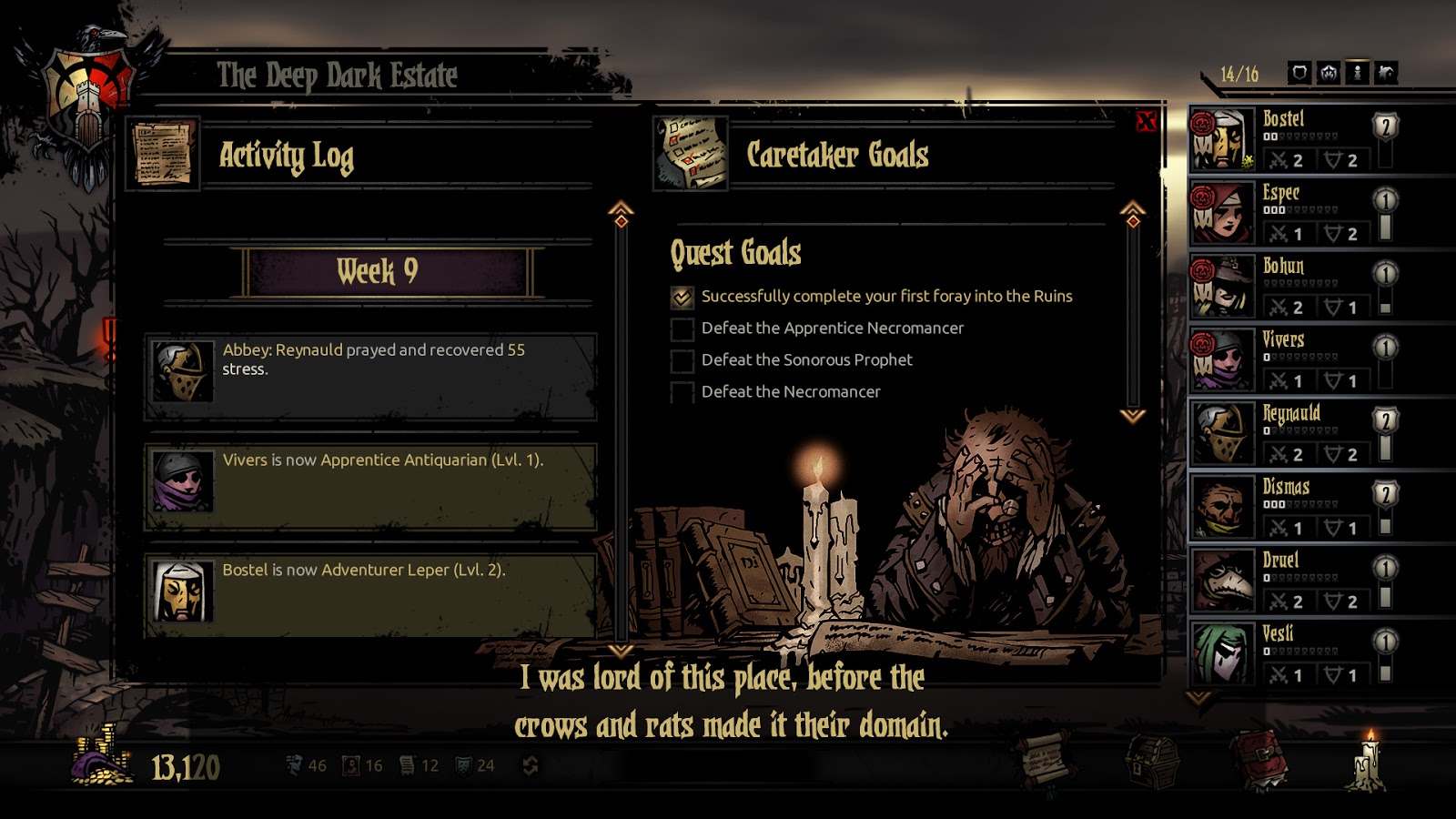Pick Vivers in the hero roster
The width and height of the screenshot is (1456, 819).
(1292, 360)
